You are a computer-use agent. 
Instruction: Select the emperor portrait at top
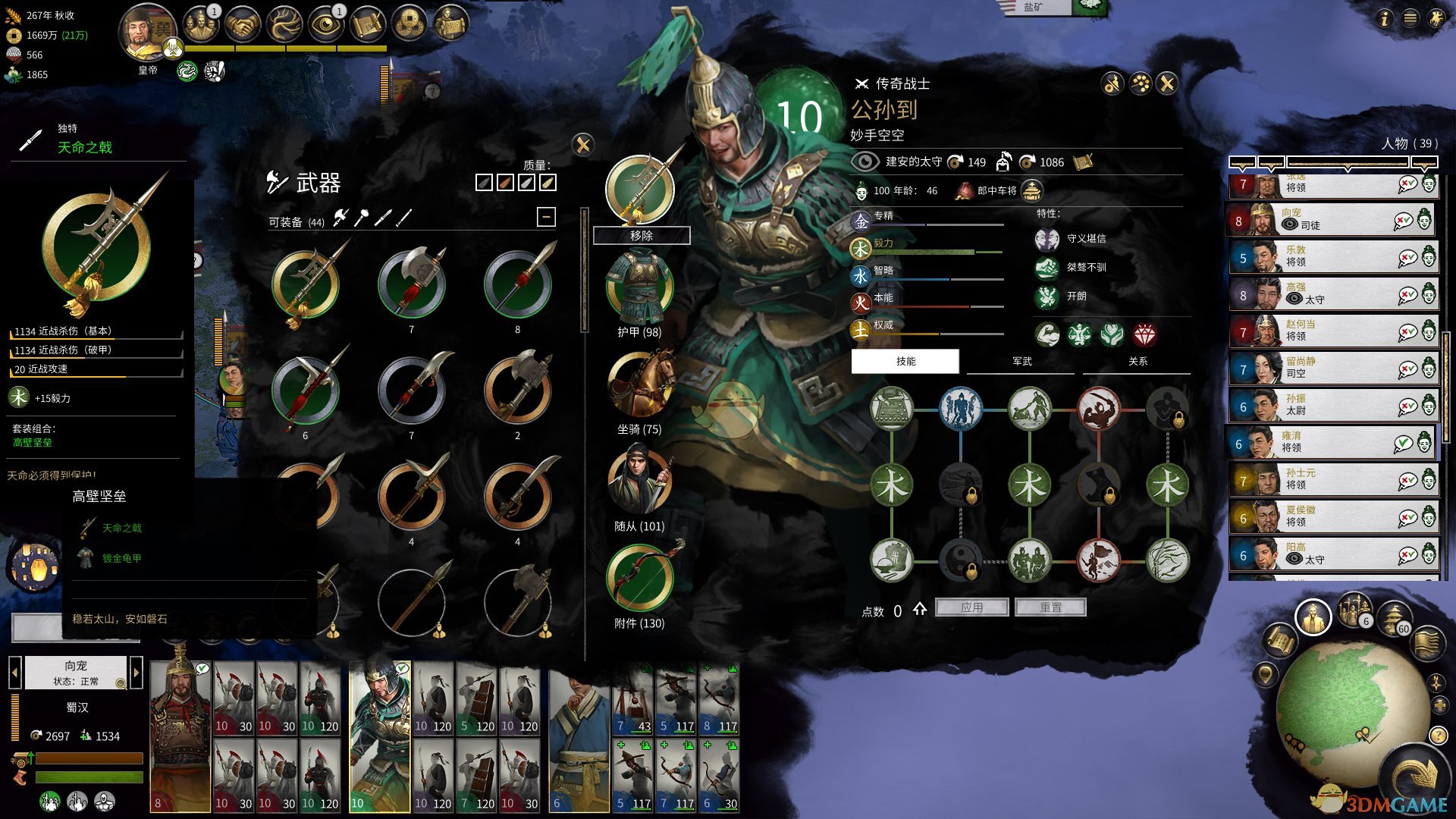pos(148,34)
